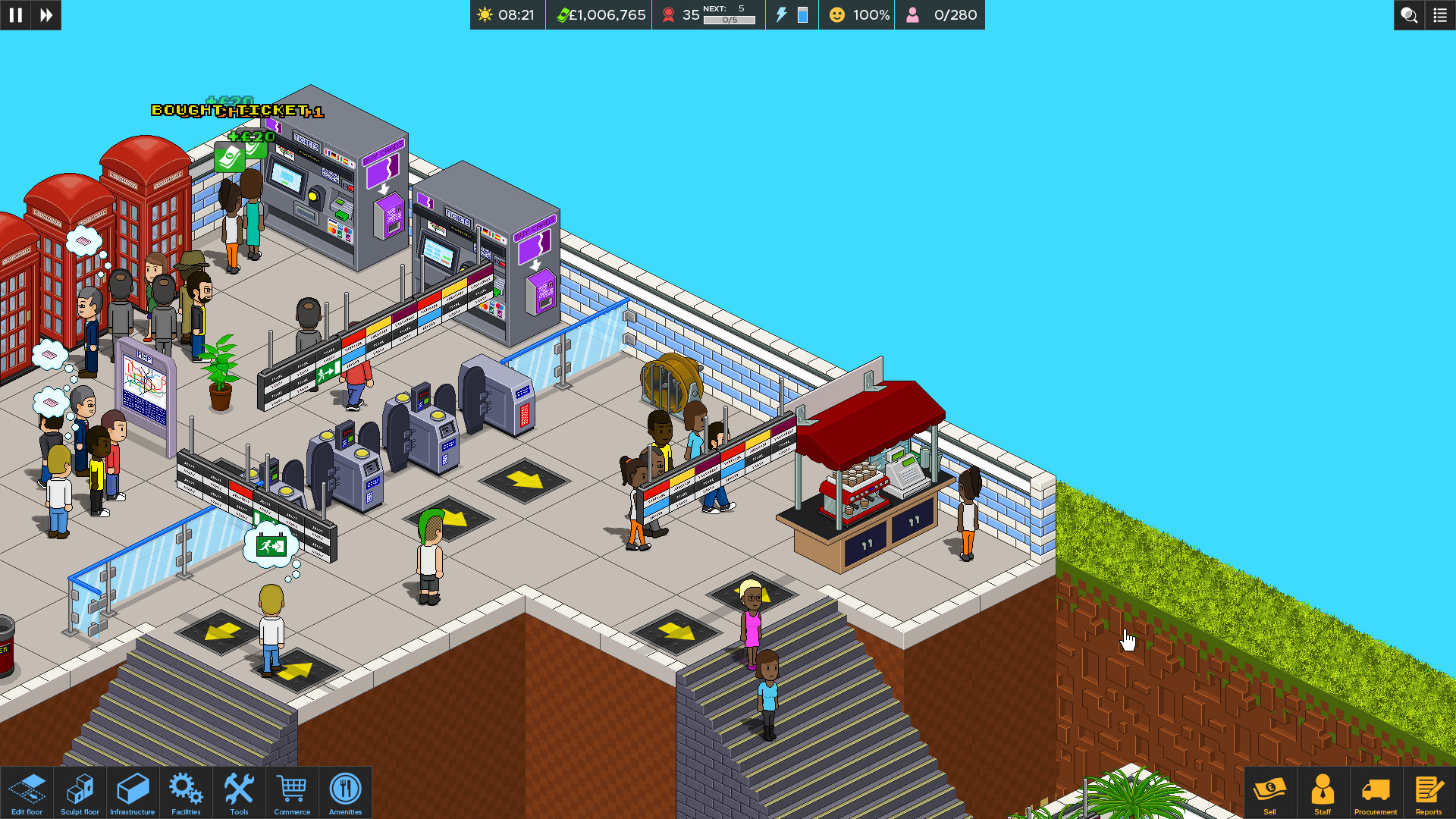Viewport: 1456px width, 819px height.
Task: Open the Procurement truck panel
Action: (x=1376, y=792)
